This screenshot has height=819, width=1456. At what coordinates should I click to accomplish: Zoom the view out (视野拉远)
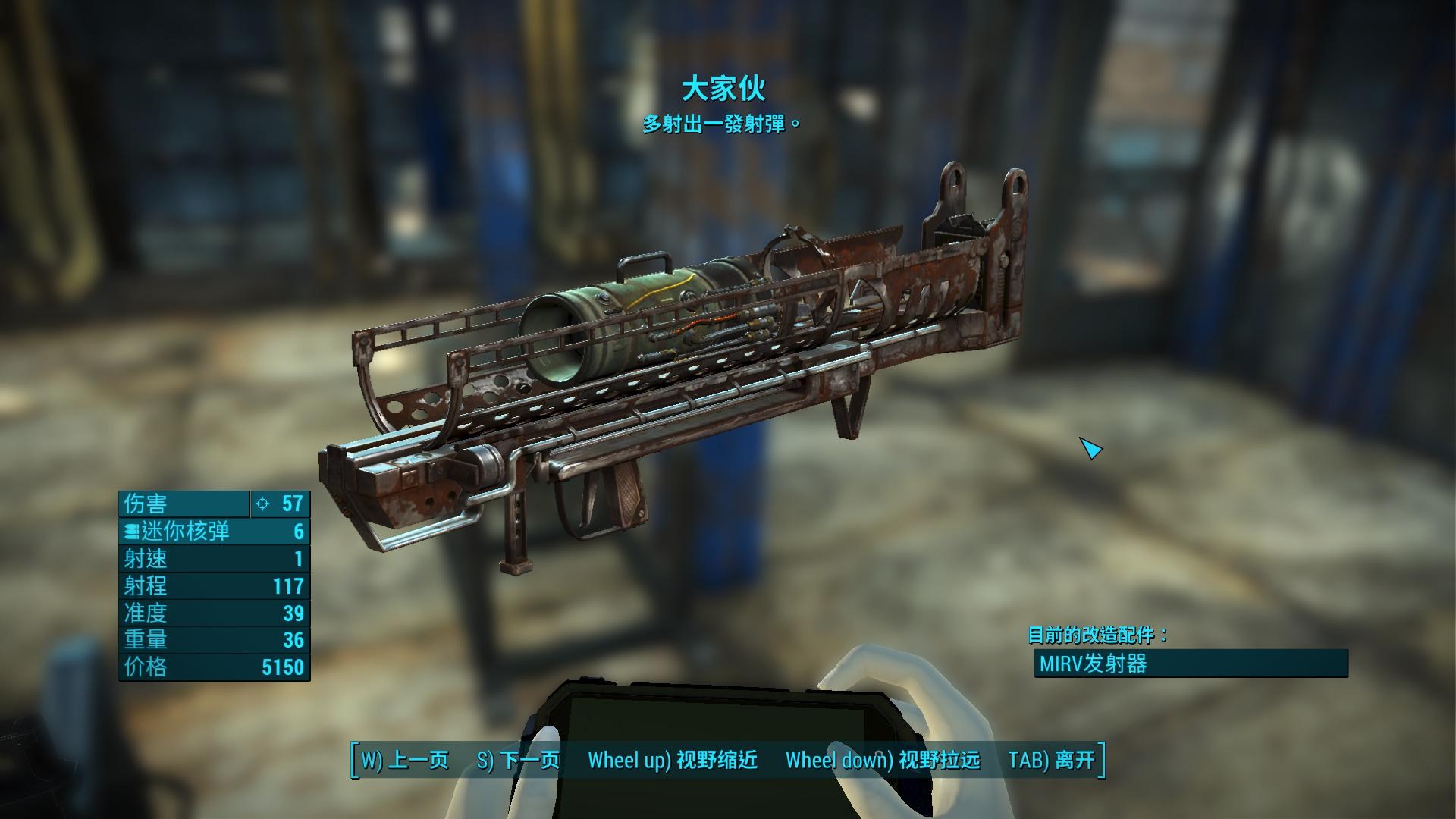[x=882, y=760]
